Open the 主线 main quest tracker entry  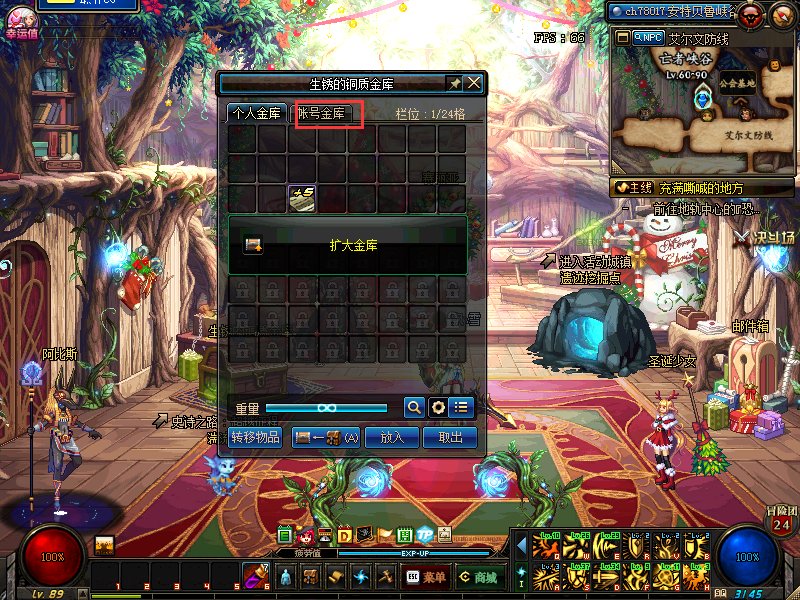point(634,187)
